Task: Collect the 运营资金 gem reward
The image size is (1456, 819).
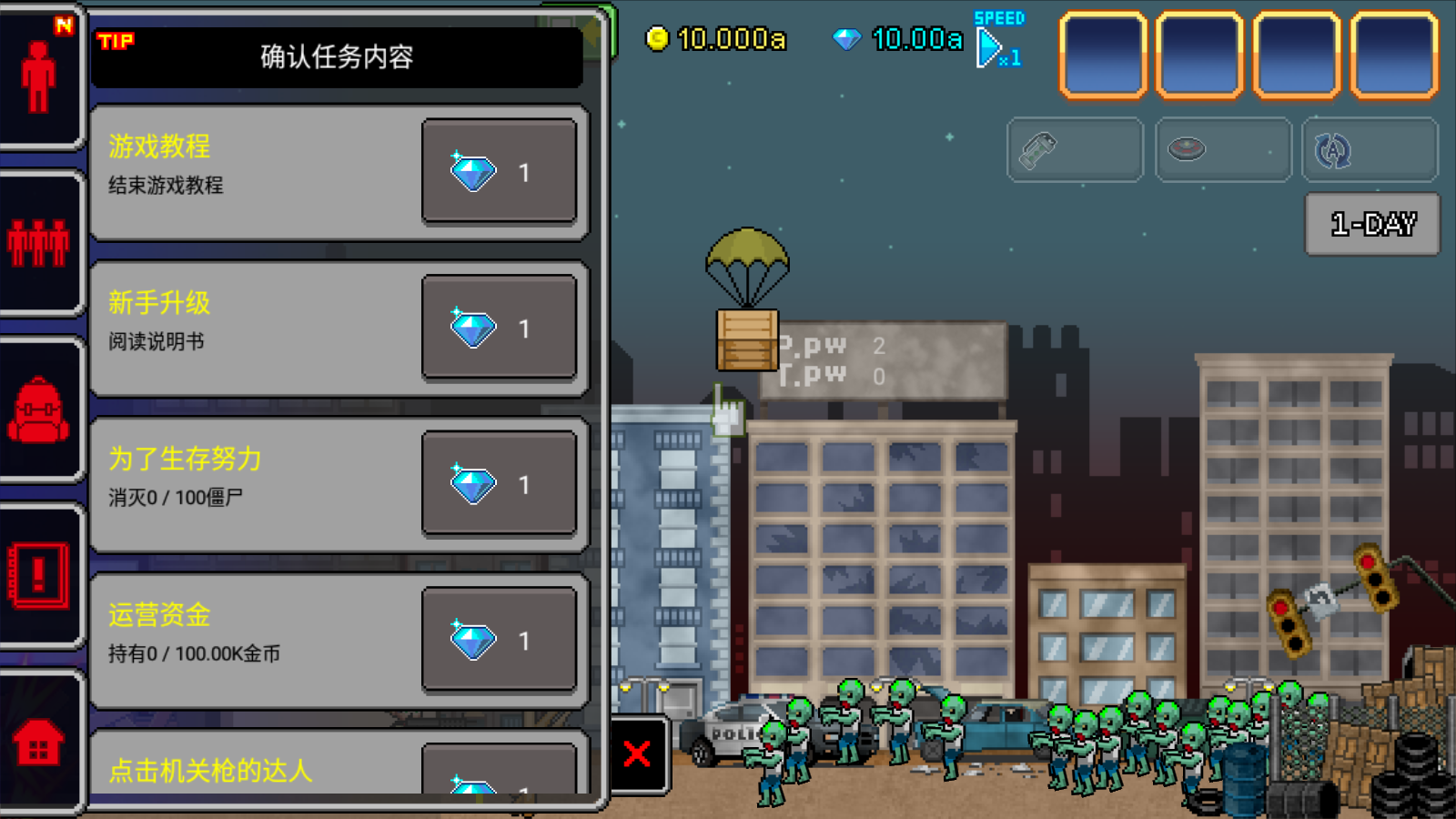Action: pyautogui.click(x=499, y=640)
